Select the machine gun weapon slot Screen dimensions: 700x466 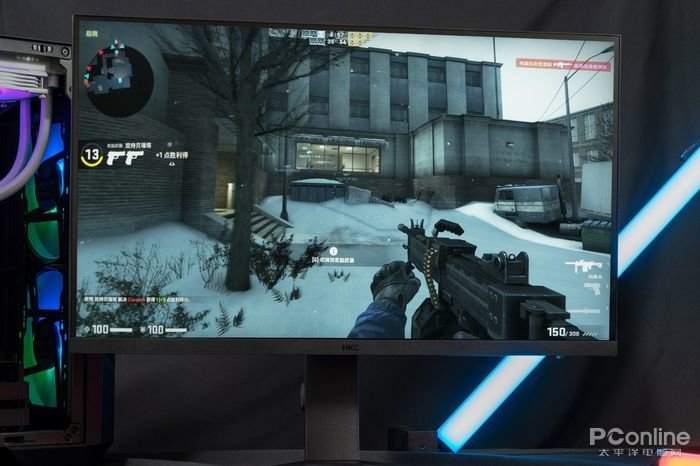[x=587, y=265]
